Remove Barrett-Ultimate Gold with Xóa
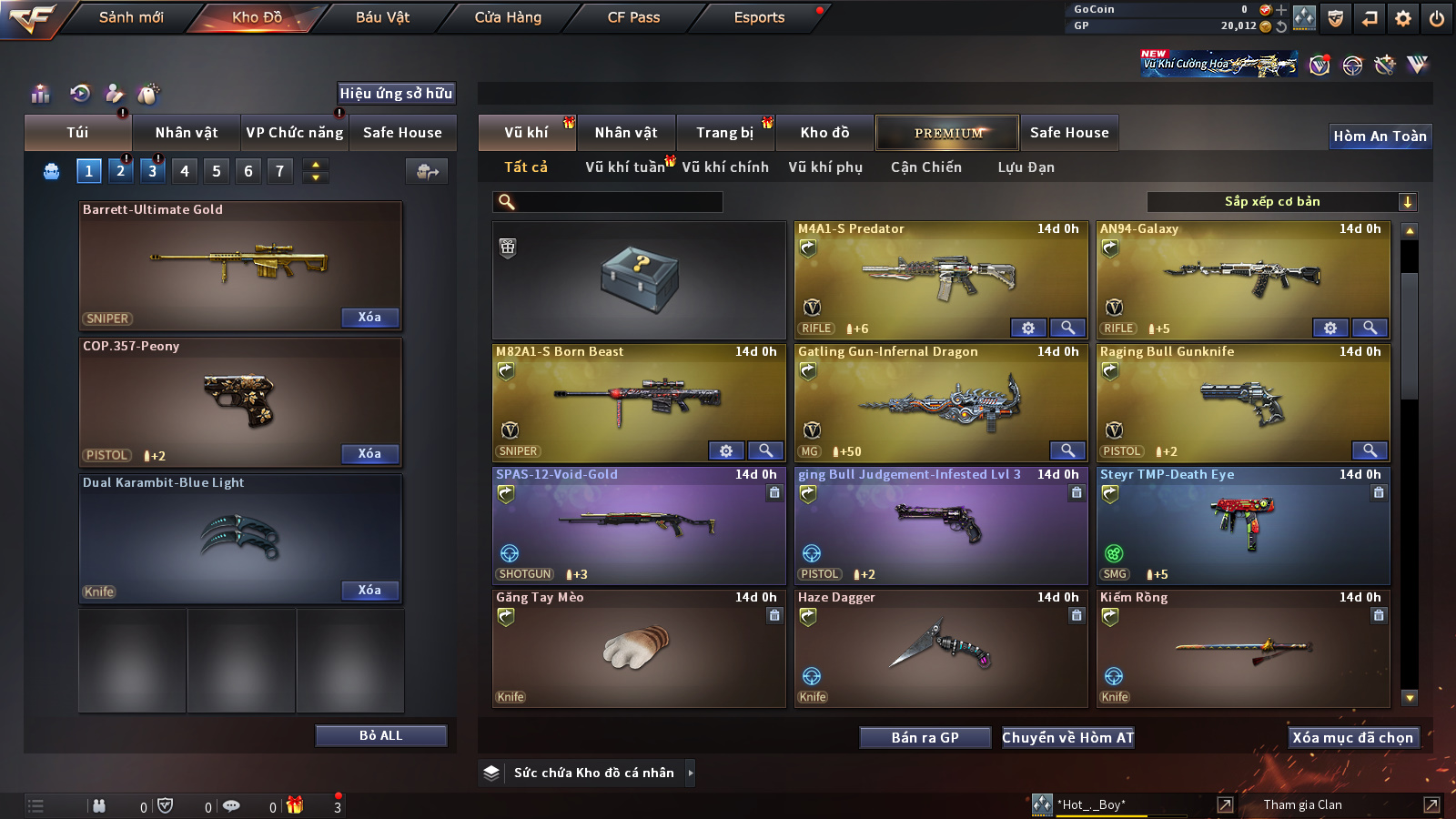The image size is (1456, 819). pyautogui.click(x=369, y=318)
